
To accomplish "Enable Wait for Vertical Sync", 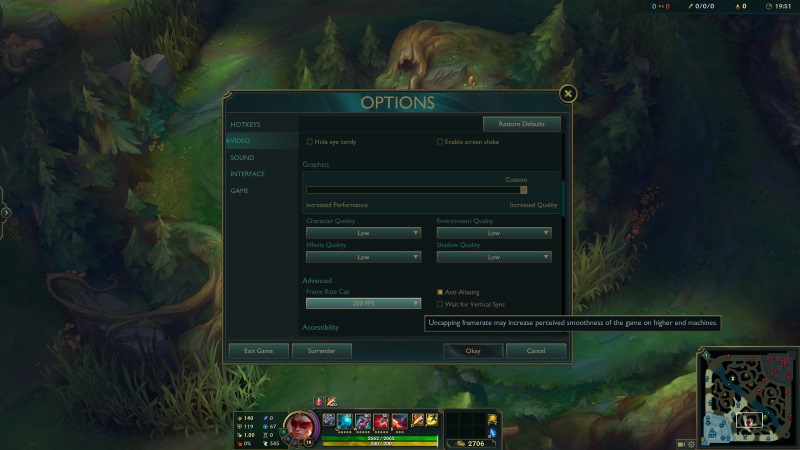I will [440, 304].
